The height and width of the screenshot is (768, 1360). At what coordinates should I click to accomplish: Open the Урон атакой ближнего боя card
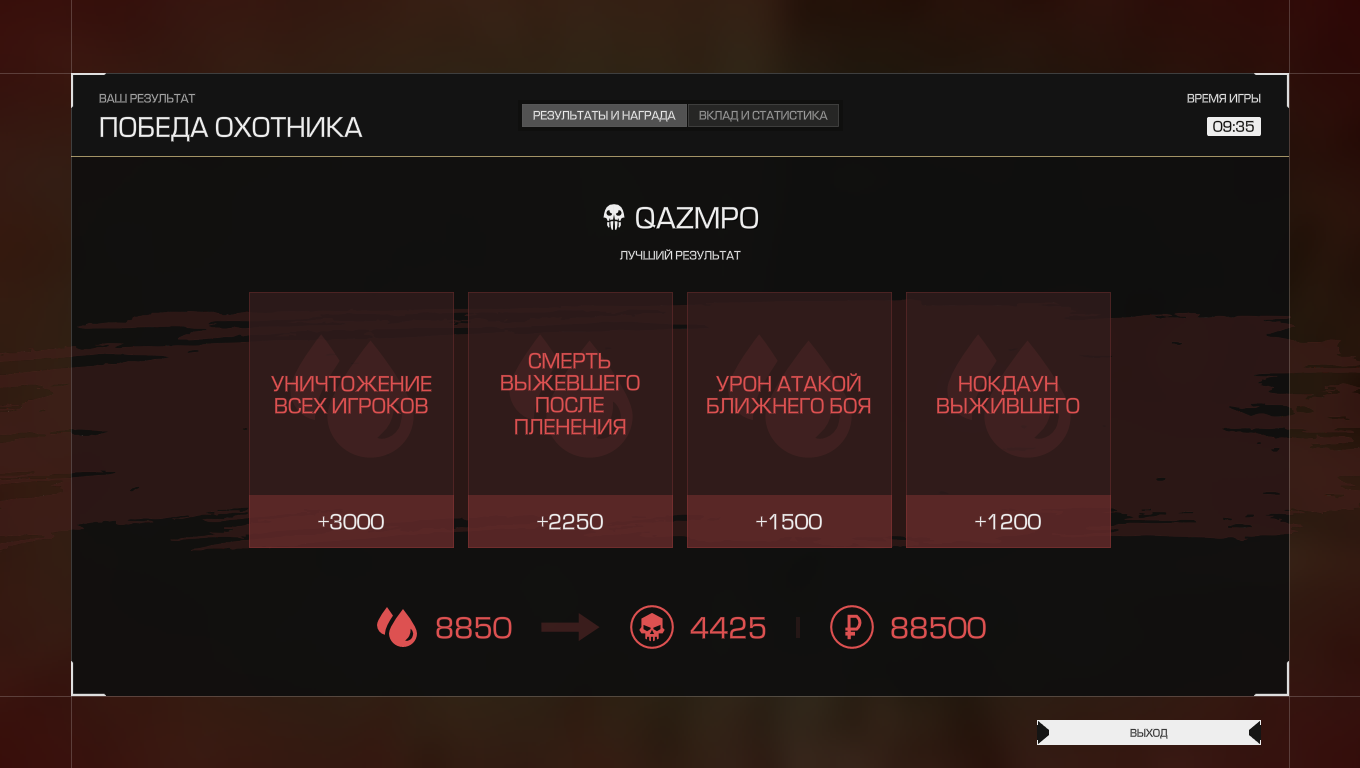click(x=789, y=420)
